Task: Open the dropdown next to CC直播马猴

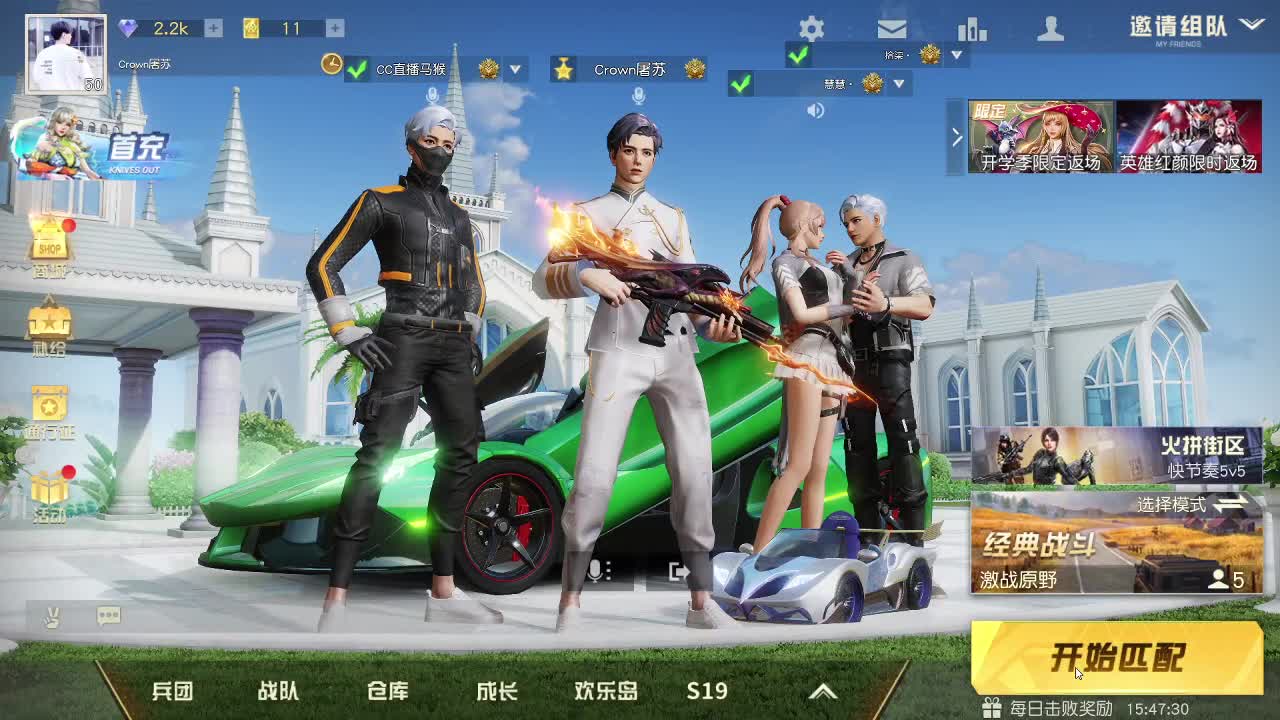Action: point(515,71)
